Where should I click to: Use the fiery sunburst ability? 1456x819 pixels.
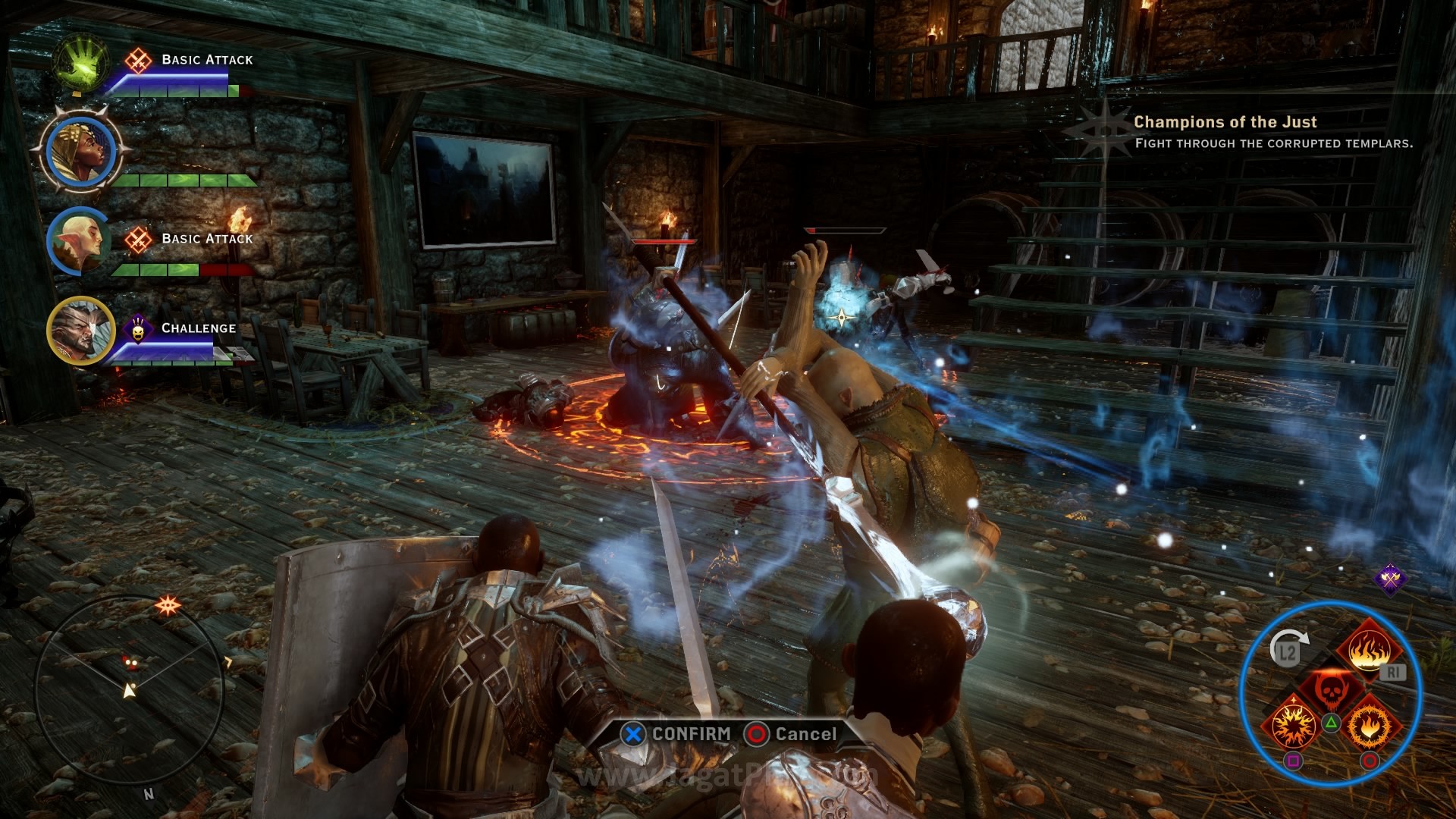1293,726
